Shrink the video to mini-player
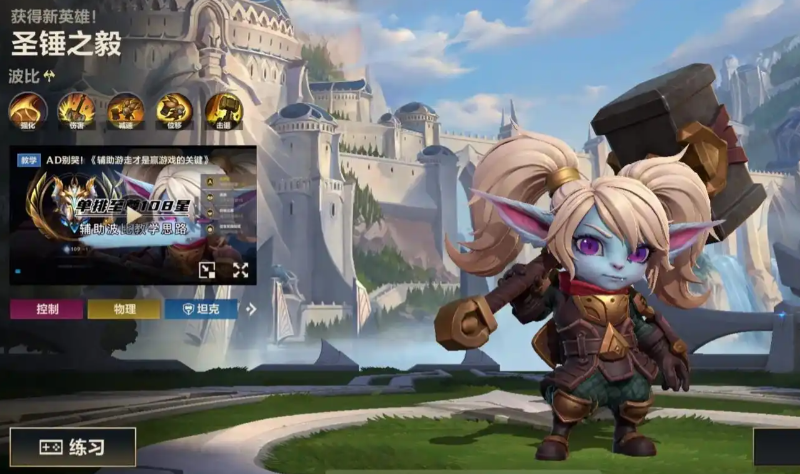 (x=207, y=270)
